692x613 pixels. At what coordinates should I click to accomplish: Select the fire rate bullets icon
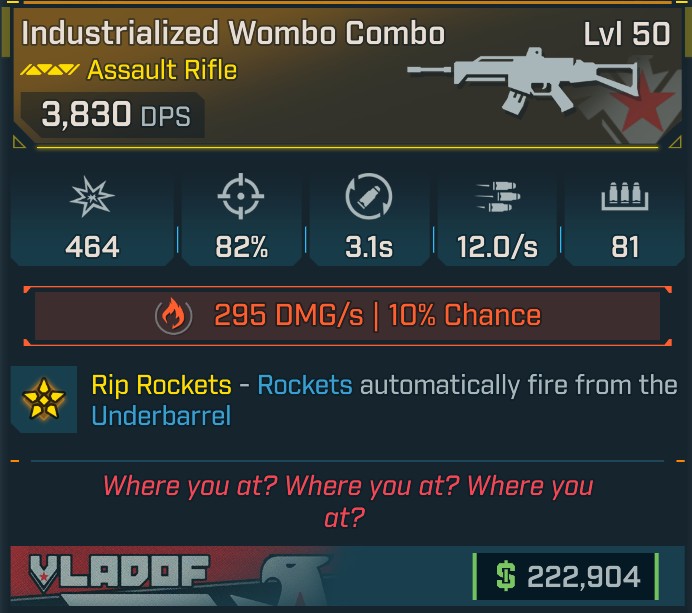(498, 199)
